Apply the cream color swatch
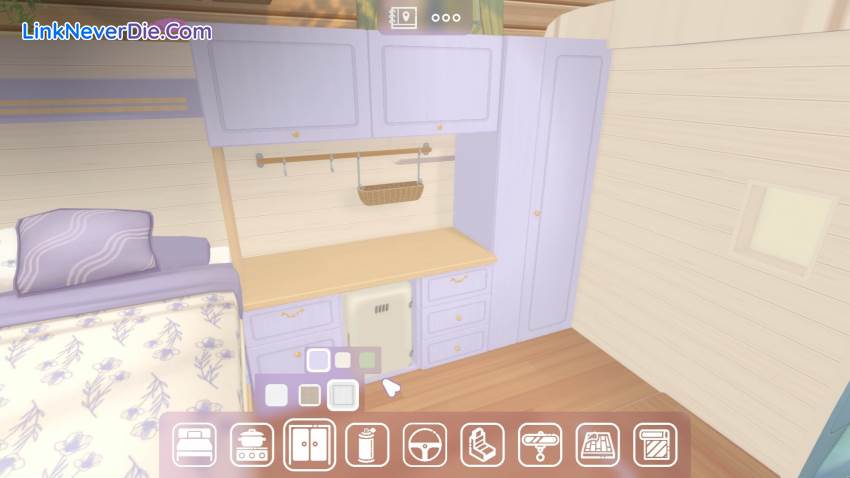The image size is (850, 478). click(343, 360)
